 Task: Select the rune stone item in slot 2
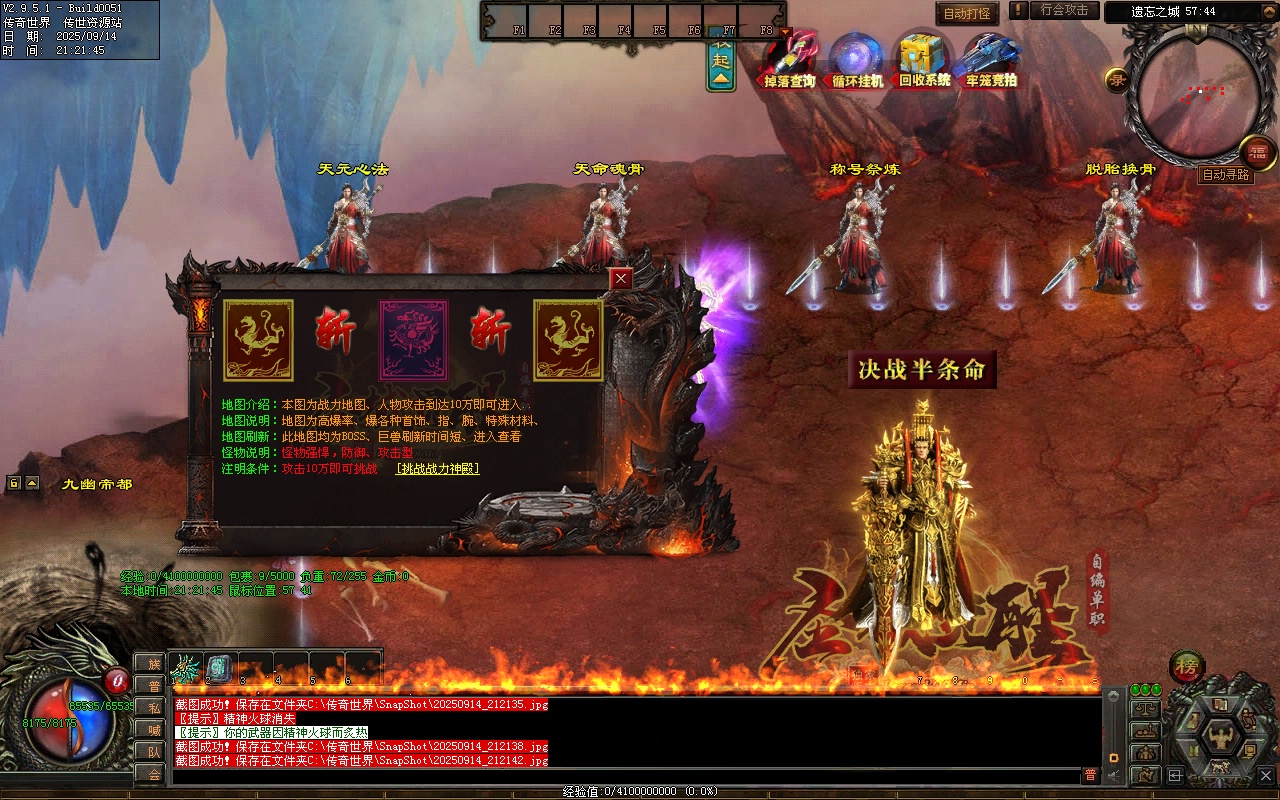click(220, 668)
